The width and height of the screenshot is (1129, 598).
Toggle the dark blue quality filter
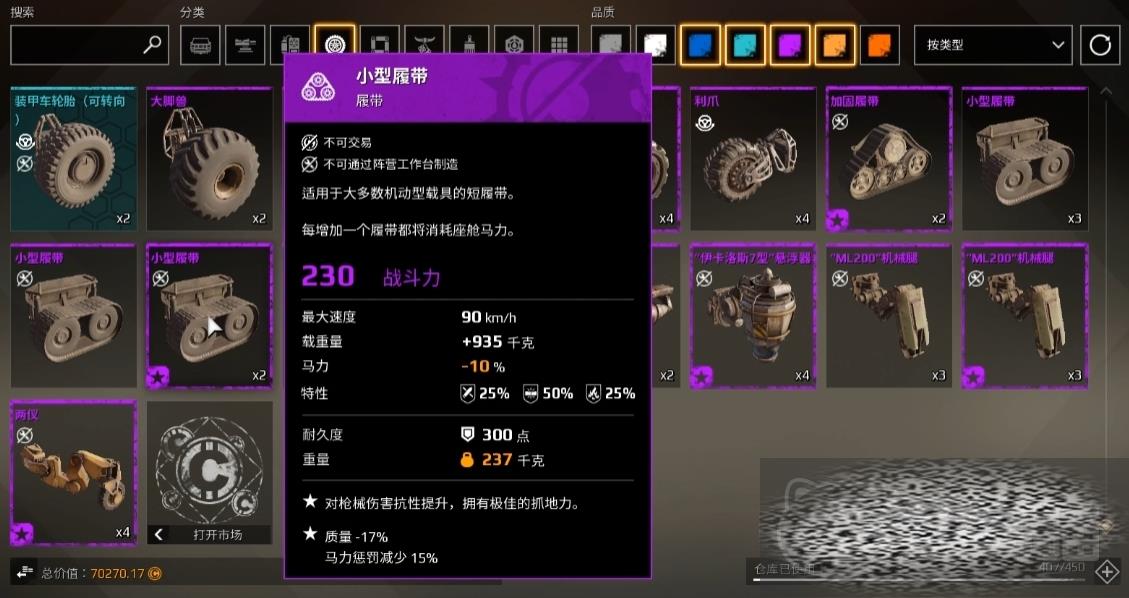pyautogui.click(x=700, y=45)
